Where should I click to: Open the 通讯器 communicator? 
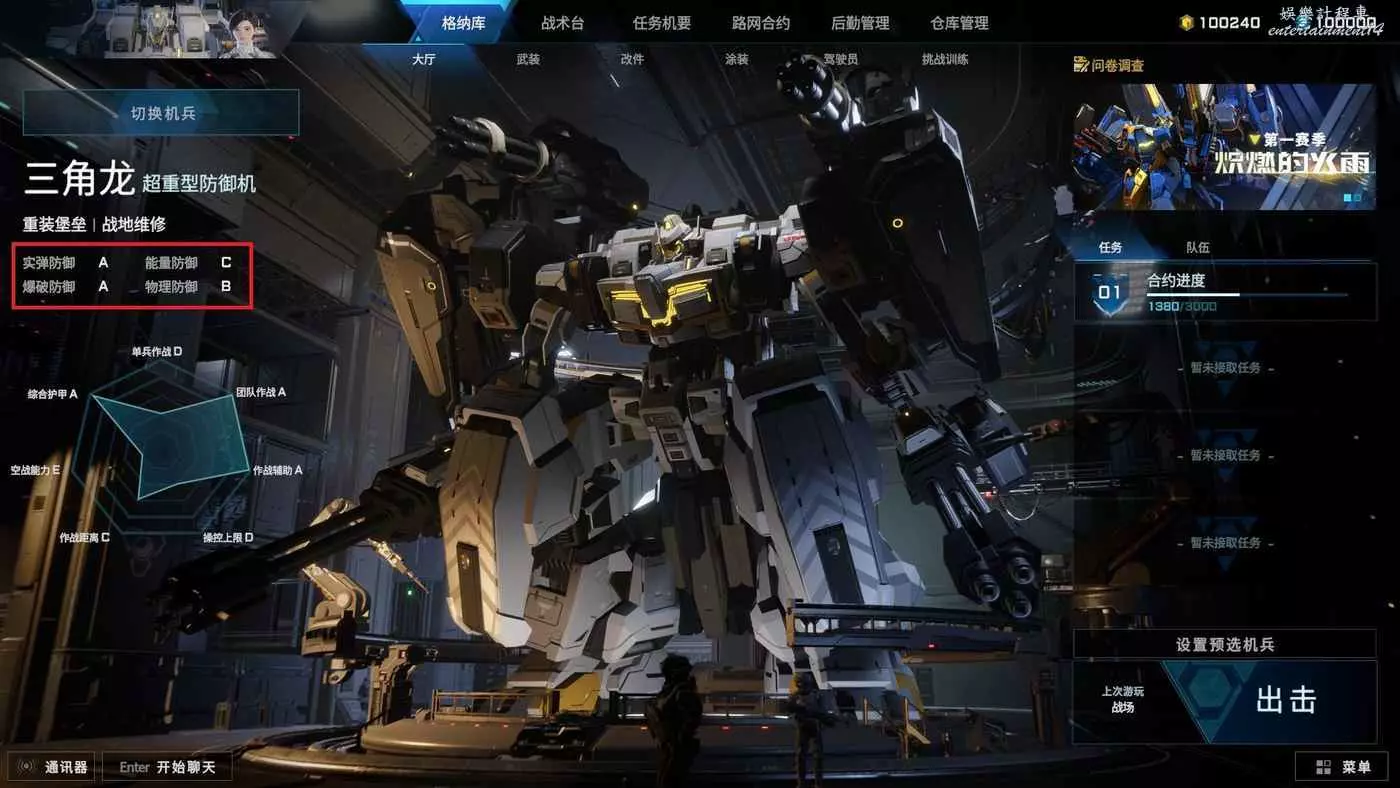click(x=54, y=767)
